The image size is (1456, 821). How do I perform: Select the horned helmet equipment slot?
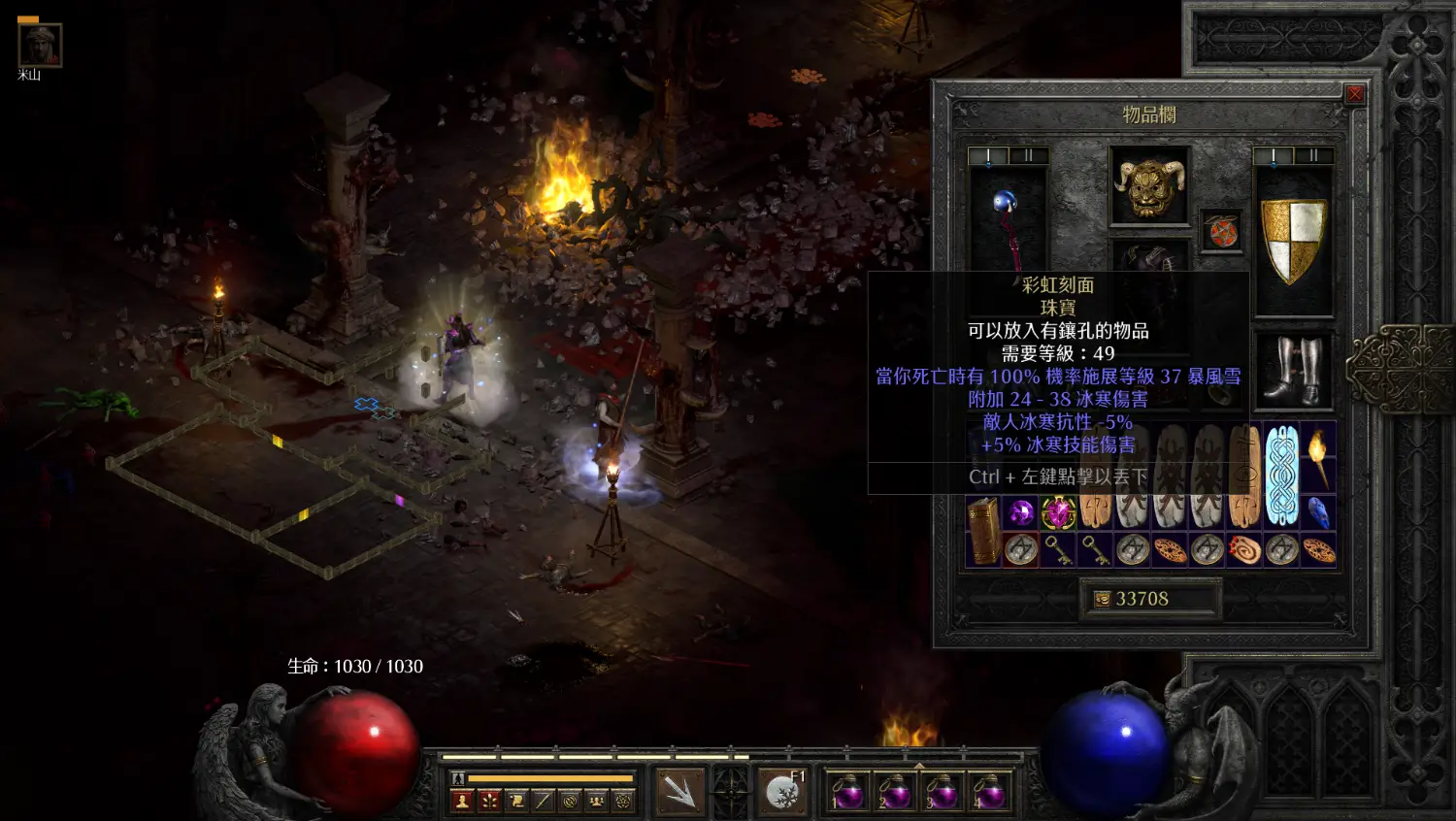click(x=1150, y=185)
